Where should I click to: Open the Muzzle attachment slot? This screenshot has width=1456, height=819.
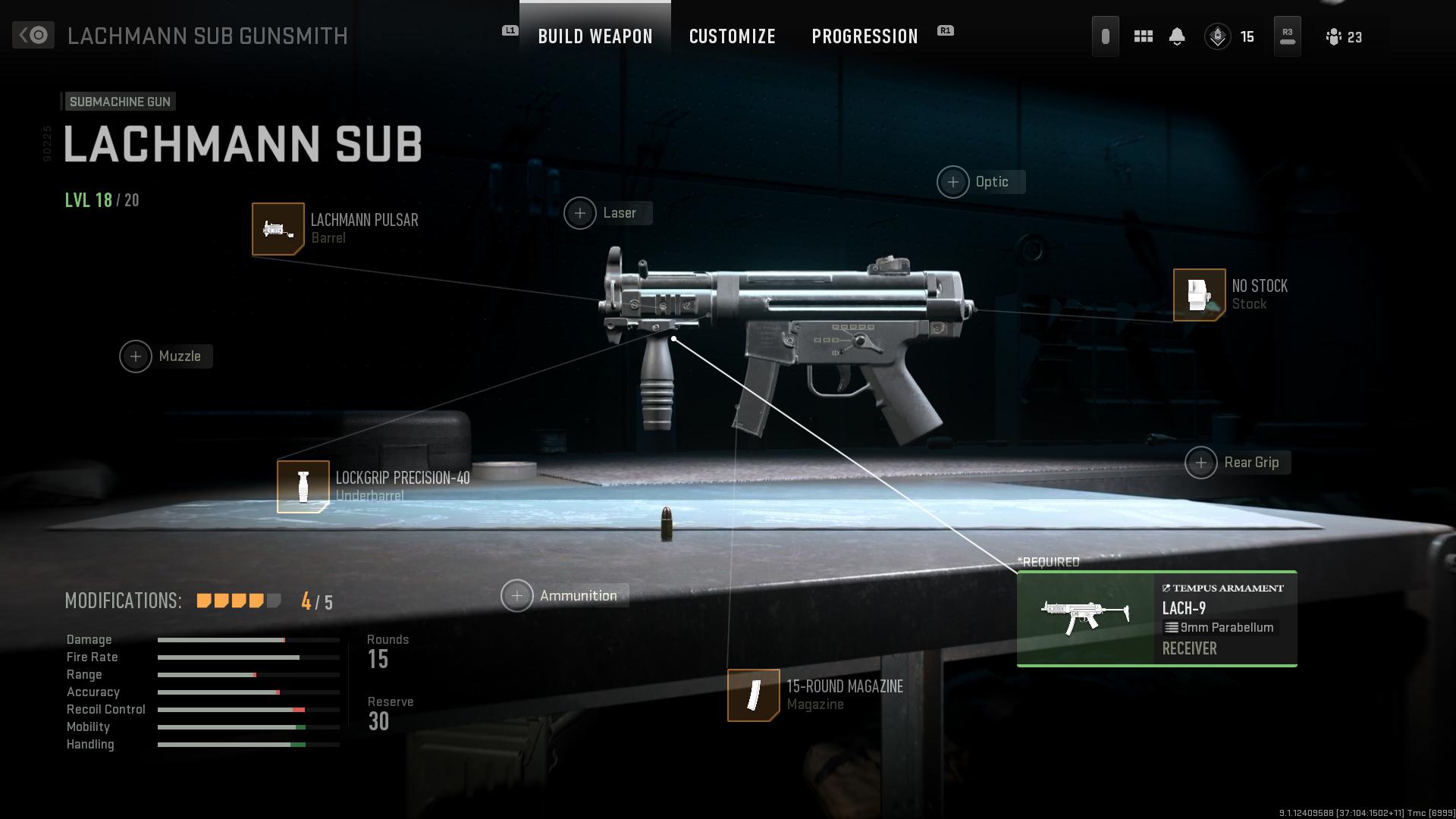[136, 356]
